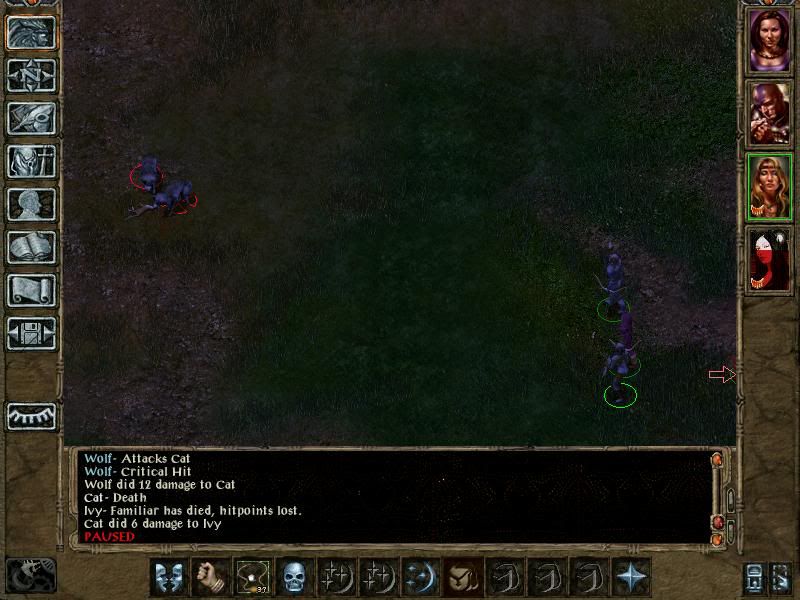Return to the game world view button

click(x=31, y=33)
